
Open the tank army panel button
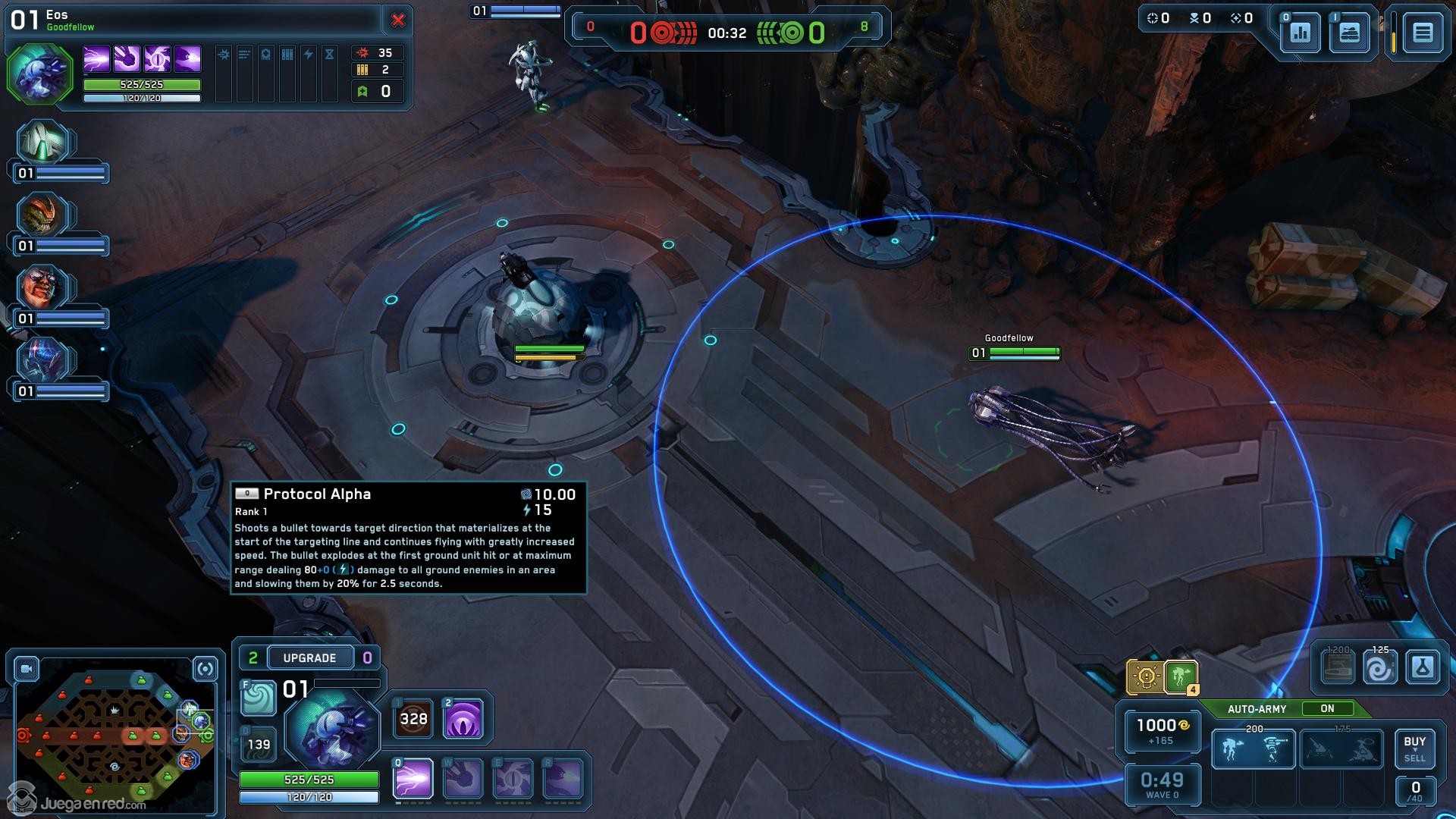coord(1349,33)
